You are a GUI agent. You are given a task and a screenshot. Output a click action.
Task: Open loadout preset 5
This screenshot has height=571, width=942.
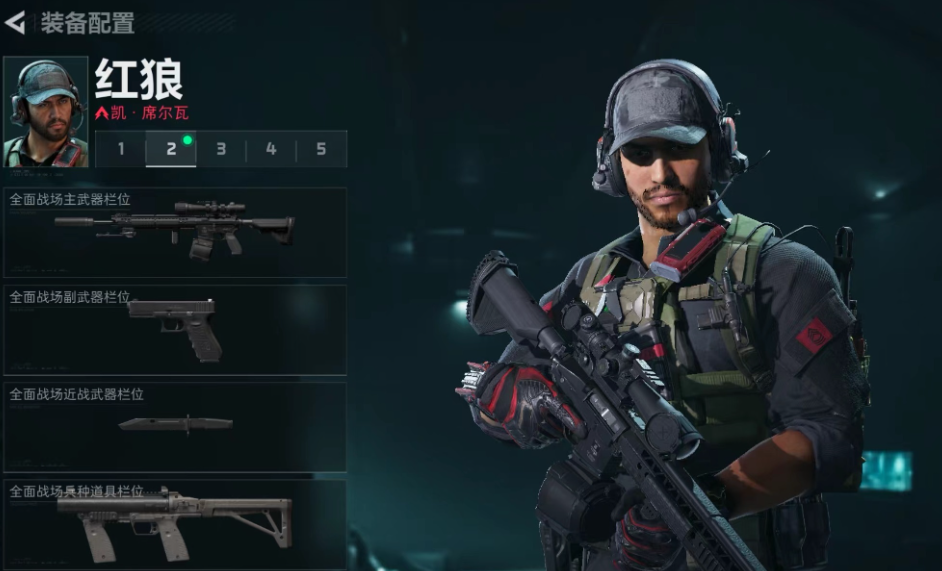[x=321, y=149]
